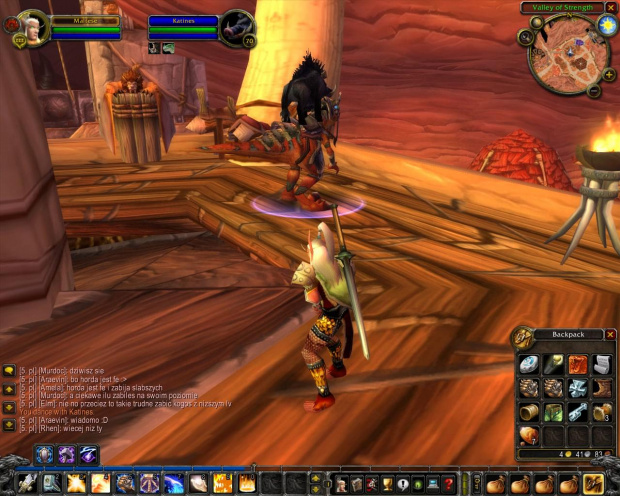
Task: Select the hearthstone in the Backpack
Action: 529,364
